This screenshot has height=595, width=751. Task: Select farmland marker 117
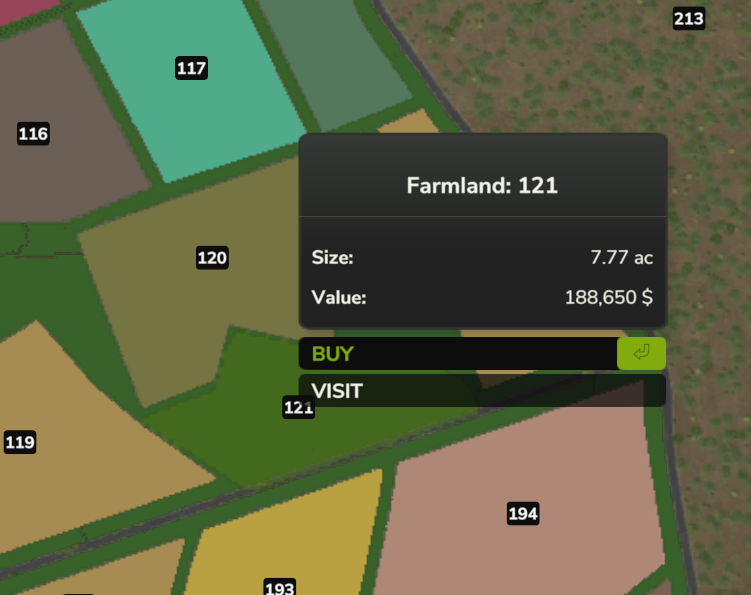(191, 68)
